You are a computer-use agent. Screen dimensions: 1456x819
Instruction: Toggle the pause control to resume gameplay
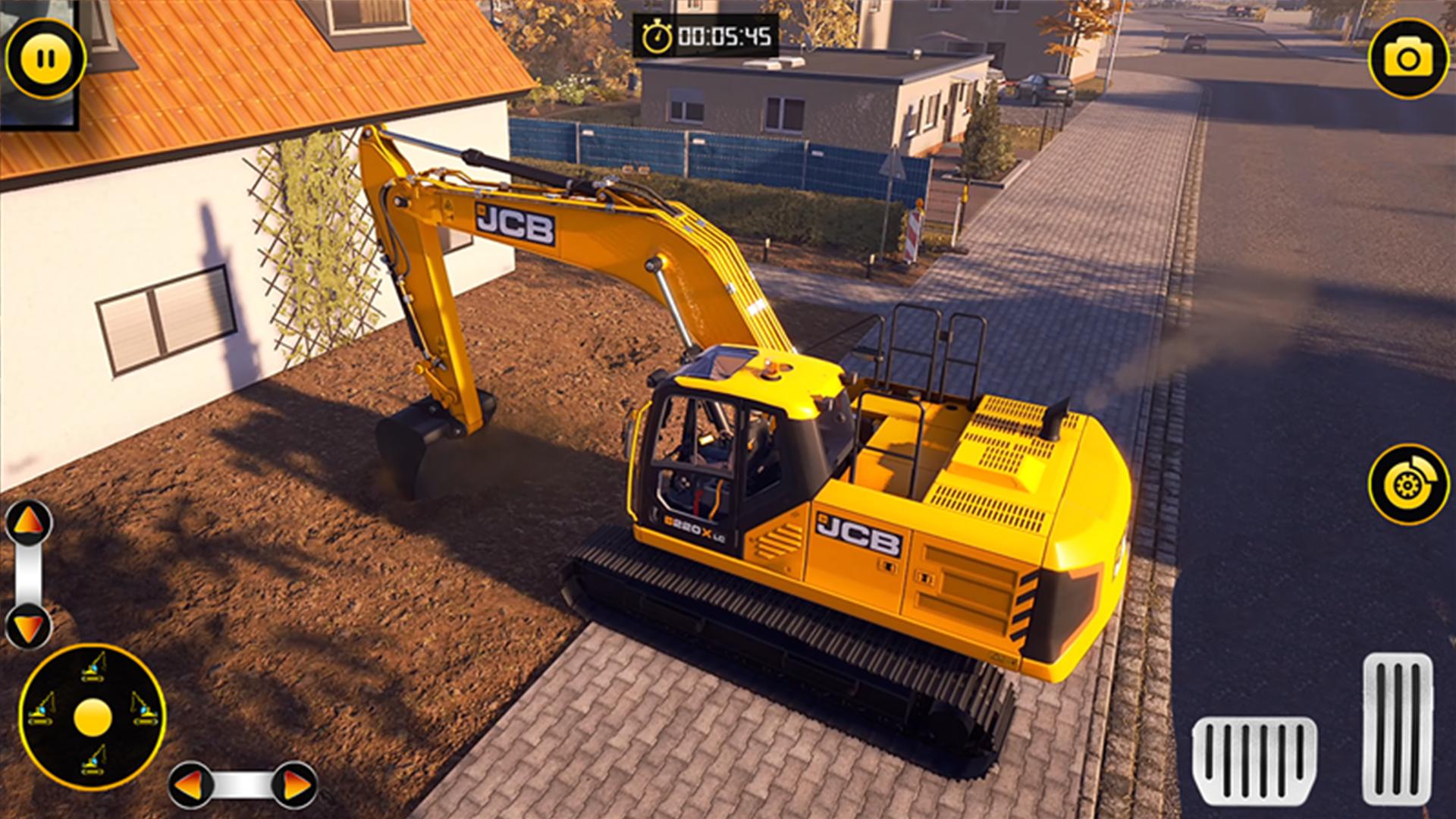click(45, 55)
